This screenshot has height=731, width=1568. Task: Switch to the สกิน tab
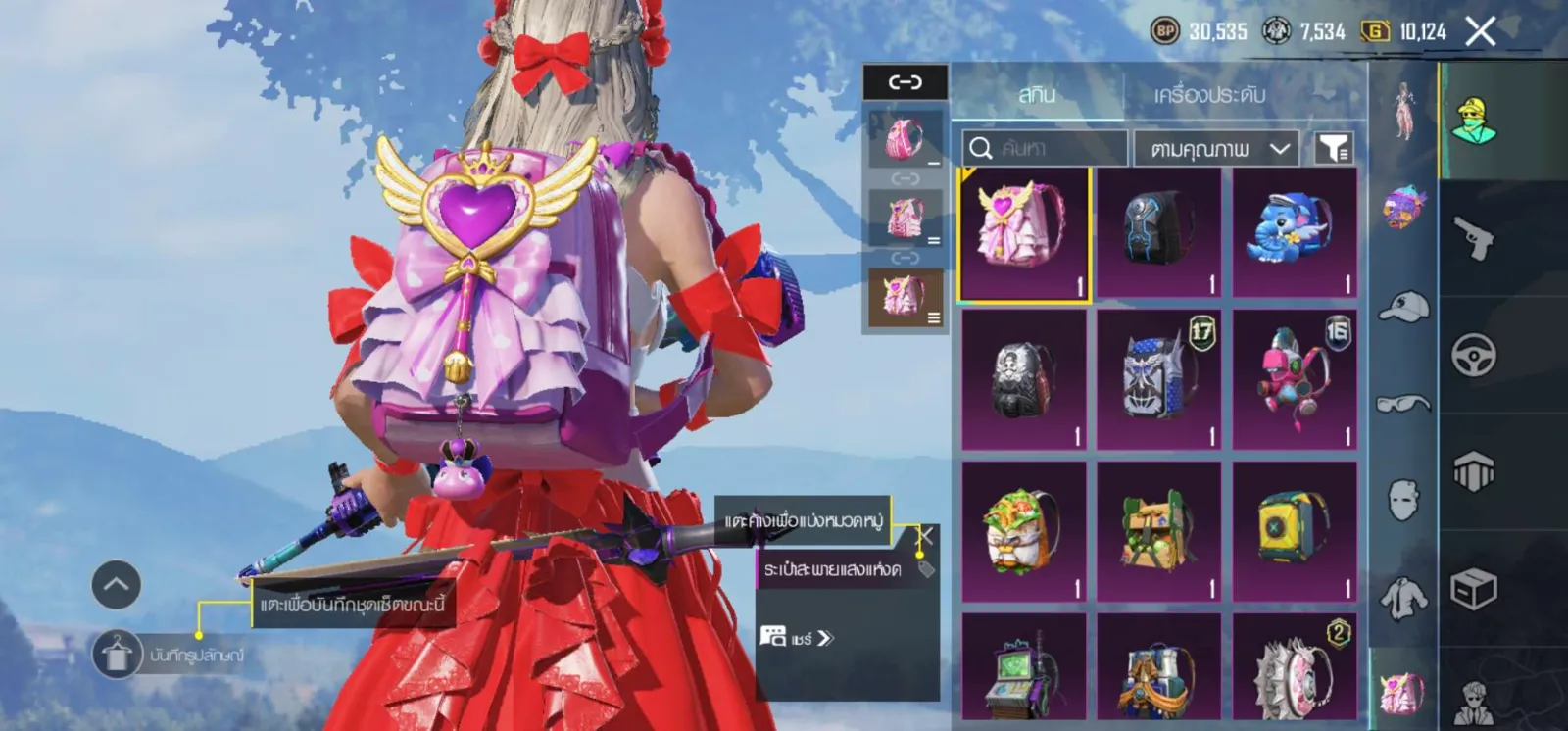click(x=1036, y=94)
